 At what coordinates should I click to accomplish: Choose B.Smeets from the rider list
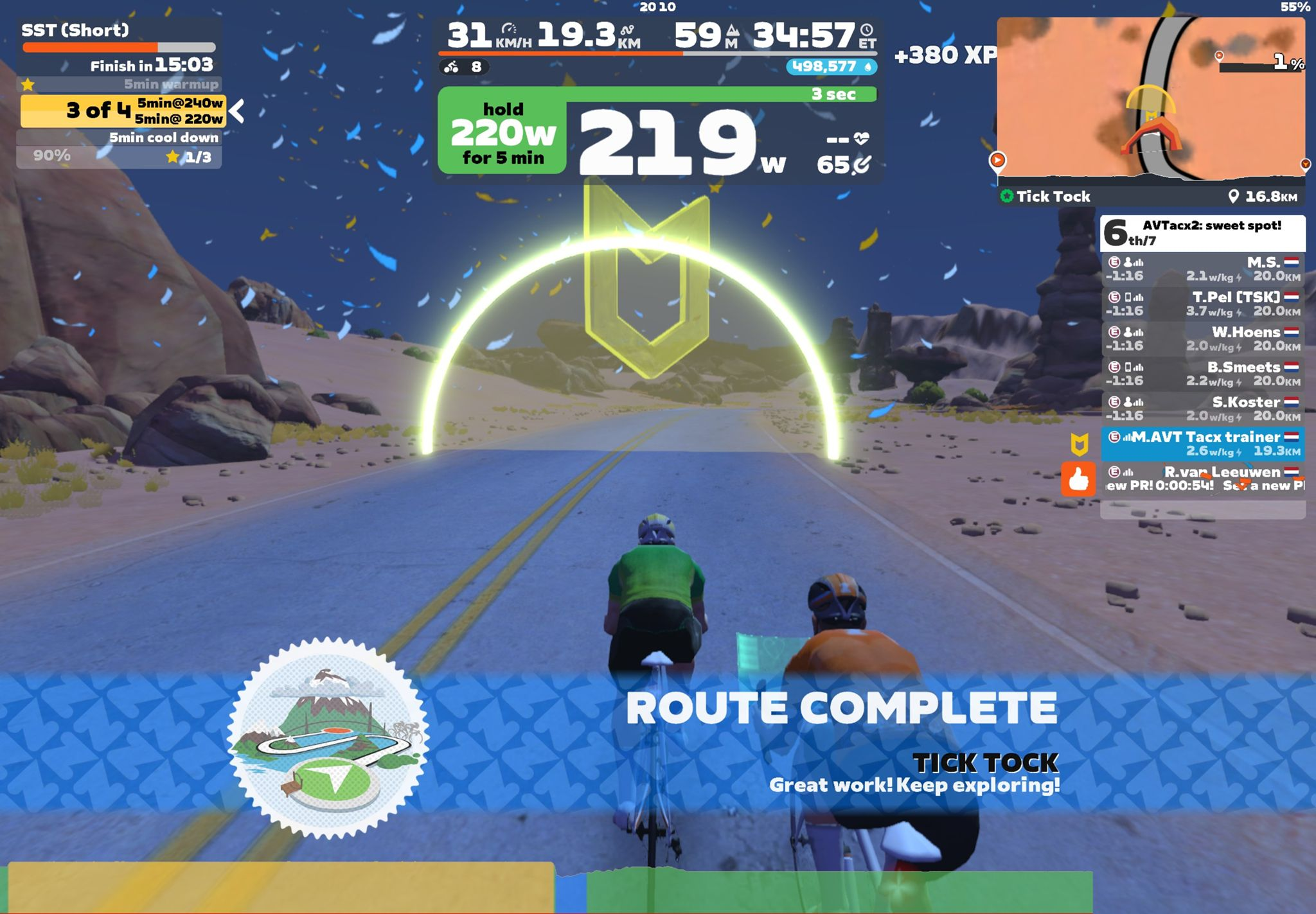coord(1202,373)
